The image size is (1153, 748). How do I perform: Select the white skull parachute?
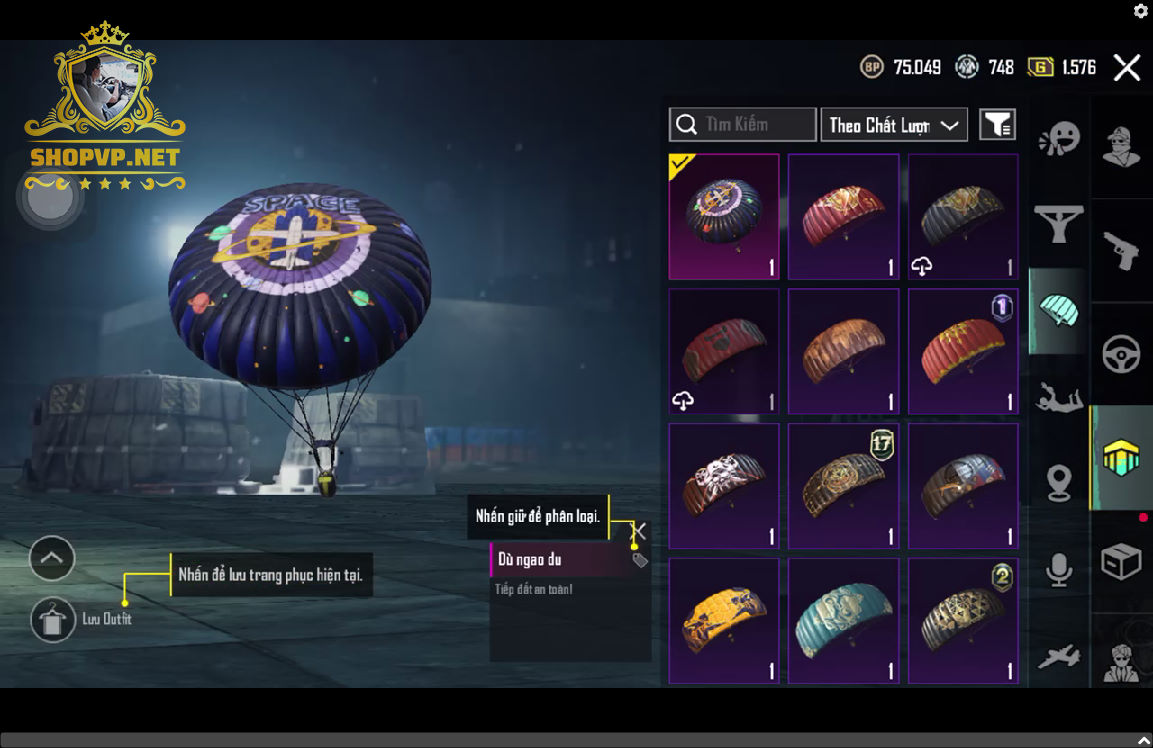tap(724, 486)
